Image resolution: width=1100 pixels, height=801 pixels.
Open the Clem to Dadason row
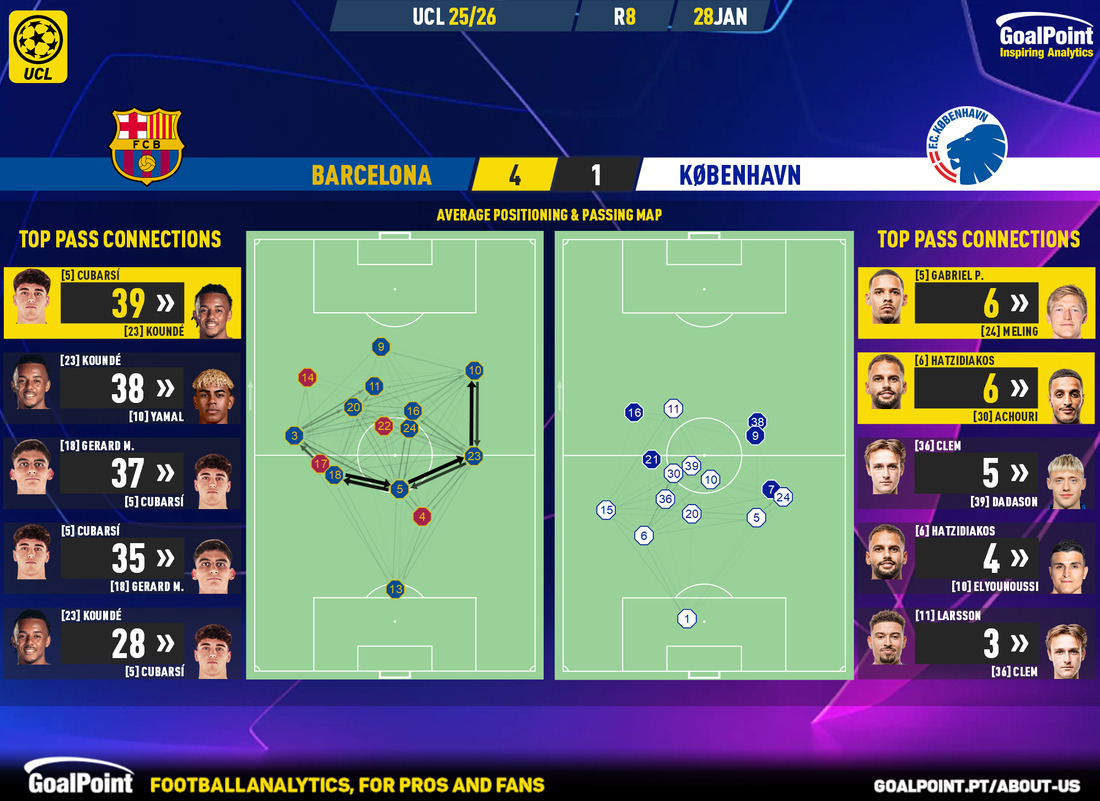click(977, 473)
